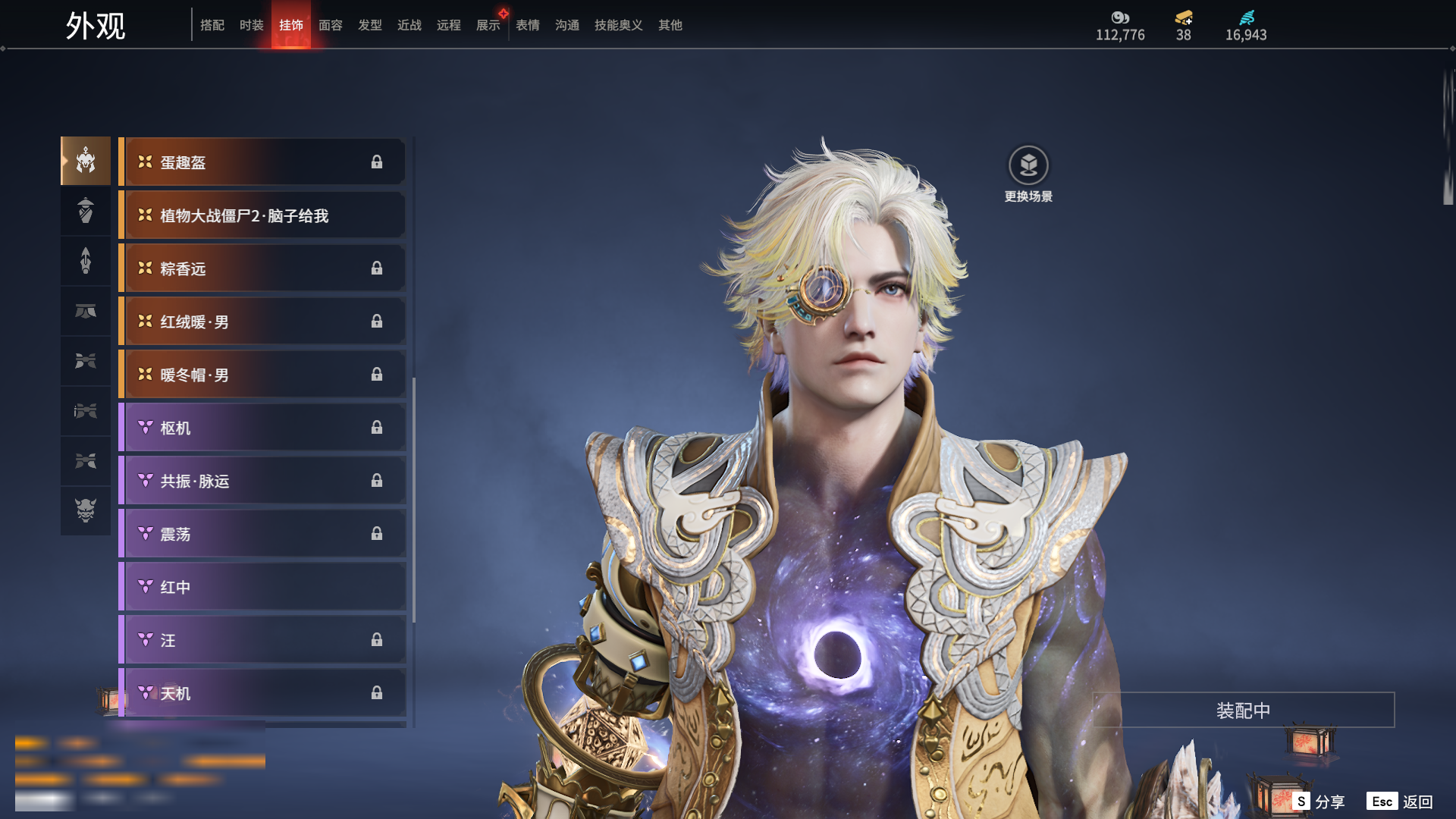Screen dimensions: 1456x819
Task: Click 返回 to go back
Action: [x=1401, y=802]
